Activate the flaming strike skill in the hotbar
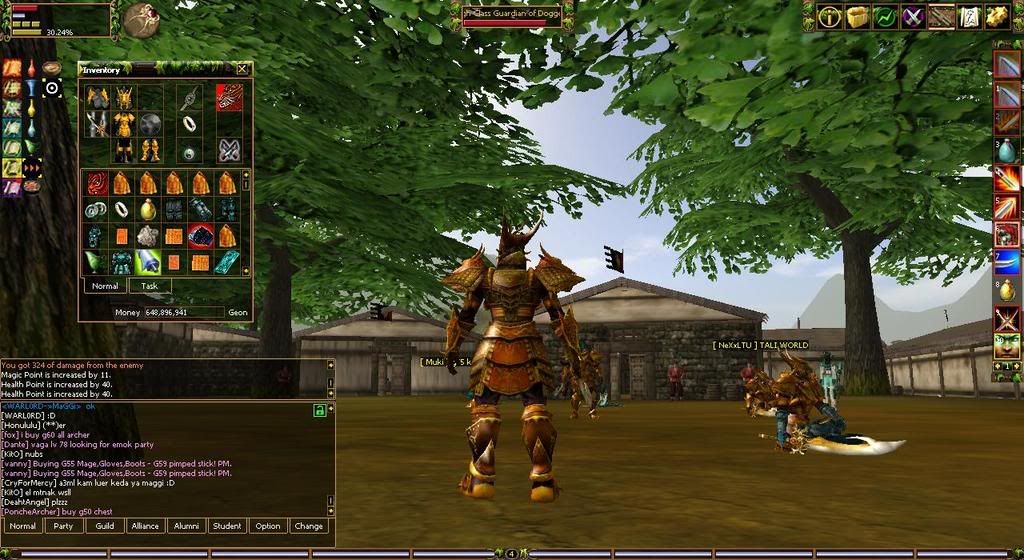 1006,179
